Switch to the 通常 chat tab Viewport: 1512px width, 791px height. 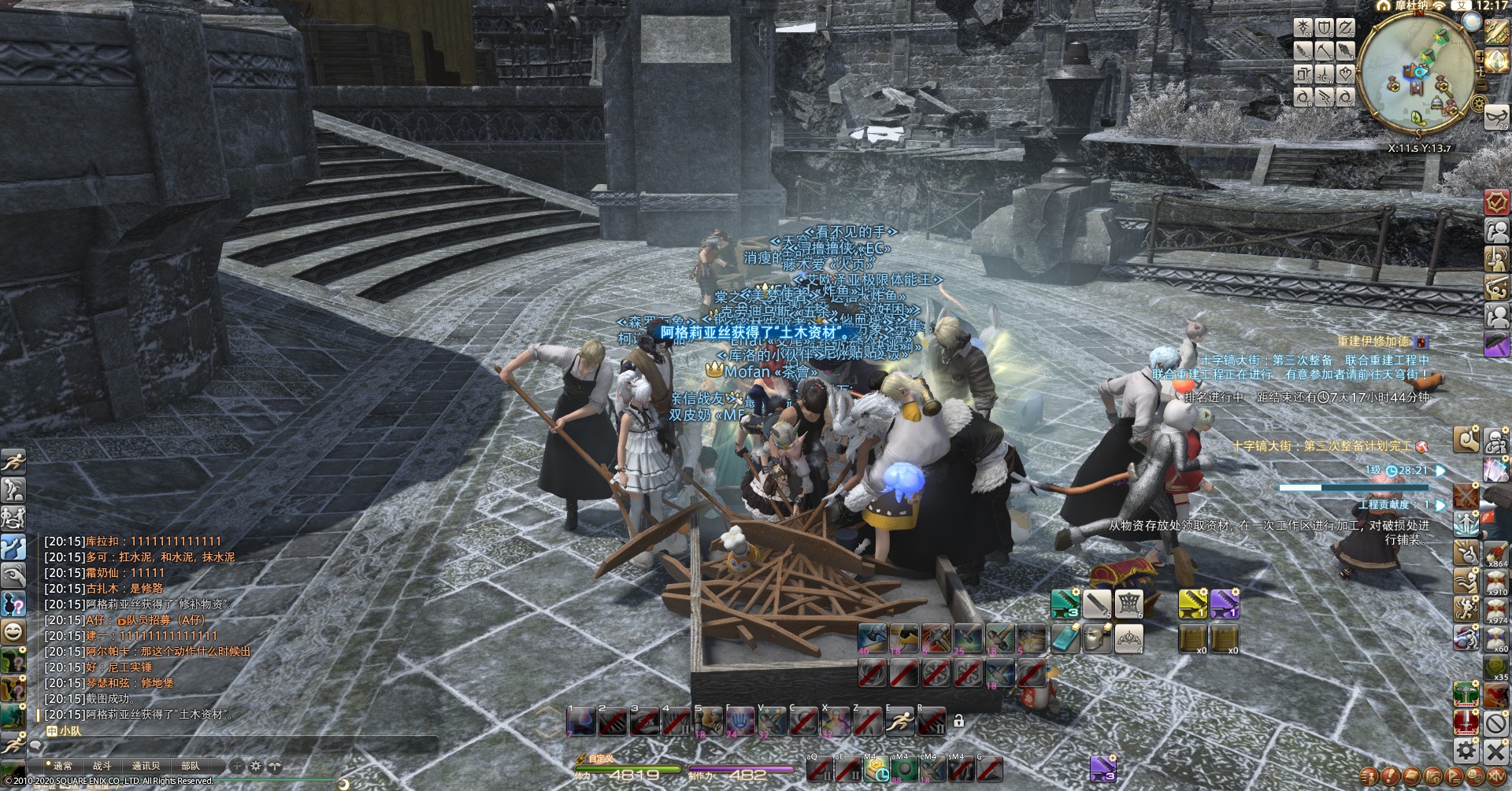click(62, 765)
